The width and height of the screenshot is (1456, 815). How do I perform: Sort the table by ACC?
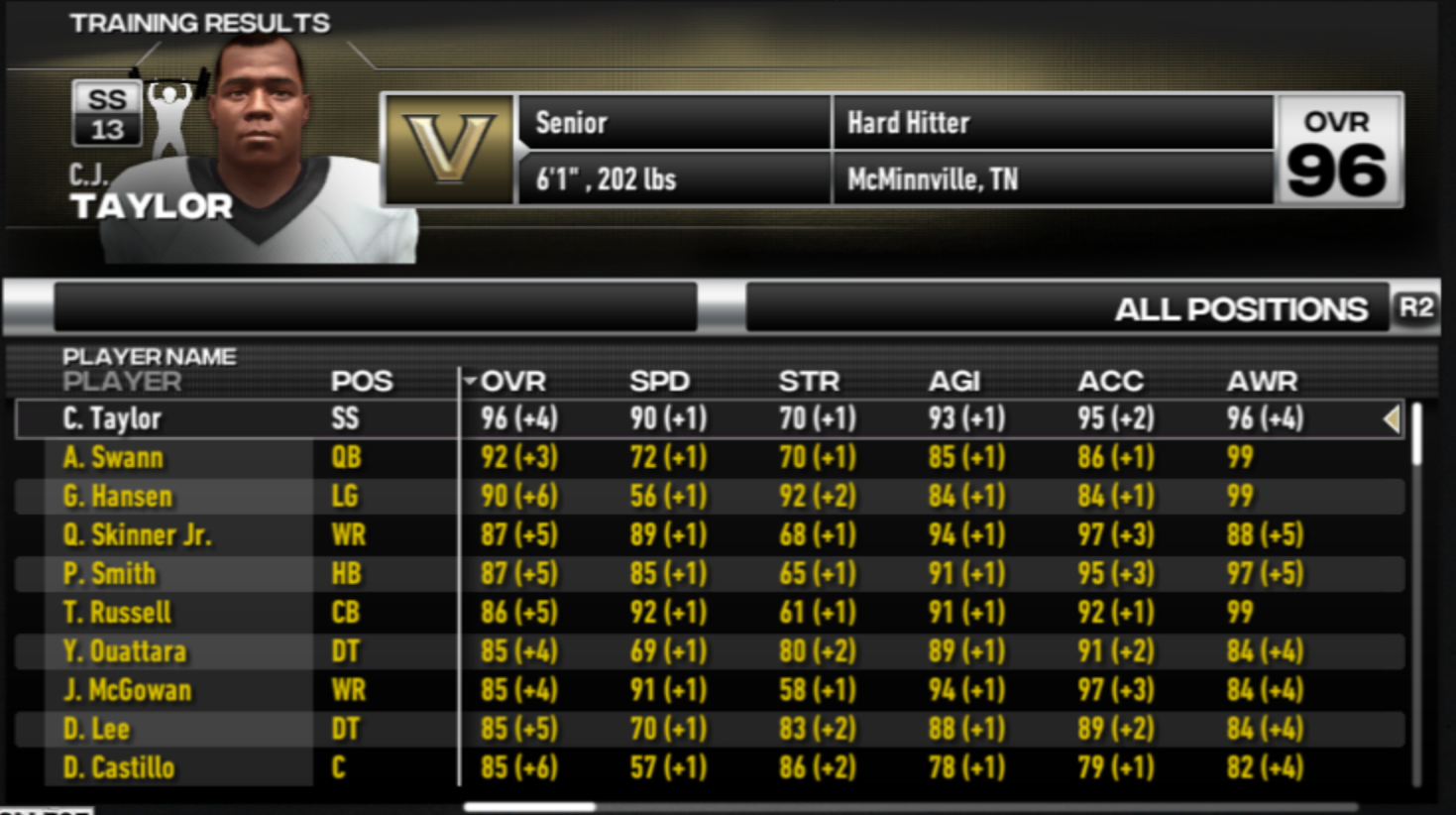point(1110,382)
